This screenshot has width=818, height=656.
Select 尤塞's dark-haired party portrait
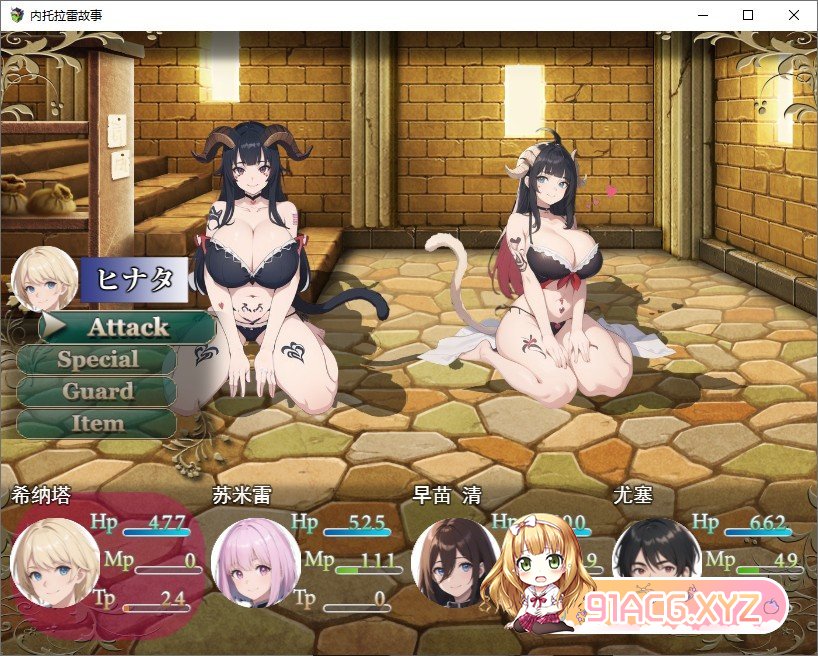(656, 558)
